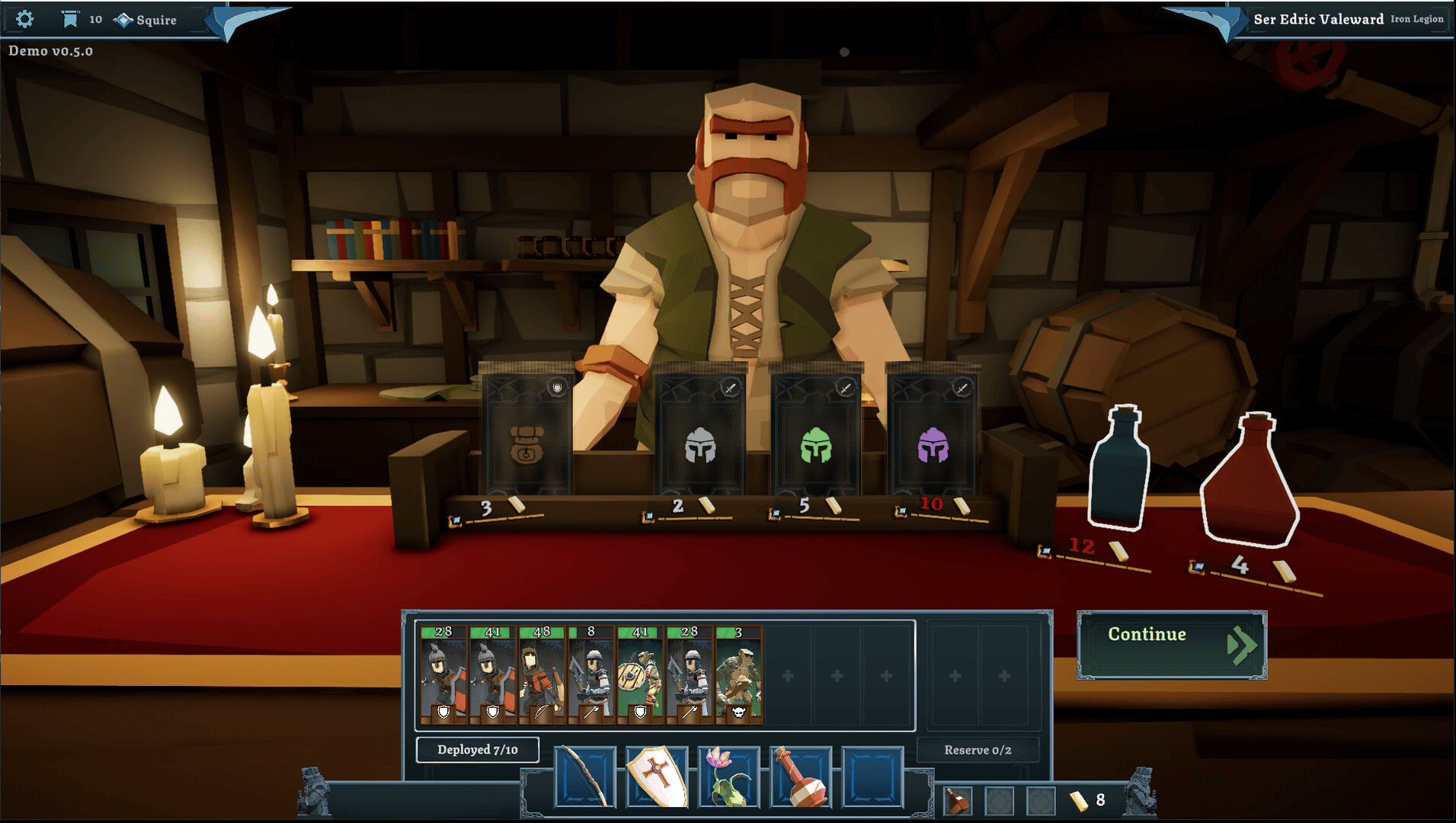1456x823 pixels.
Task: Select the bow item slot
Action: click(x=585, y=777)
